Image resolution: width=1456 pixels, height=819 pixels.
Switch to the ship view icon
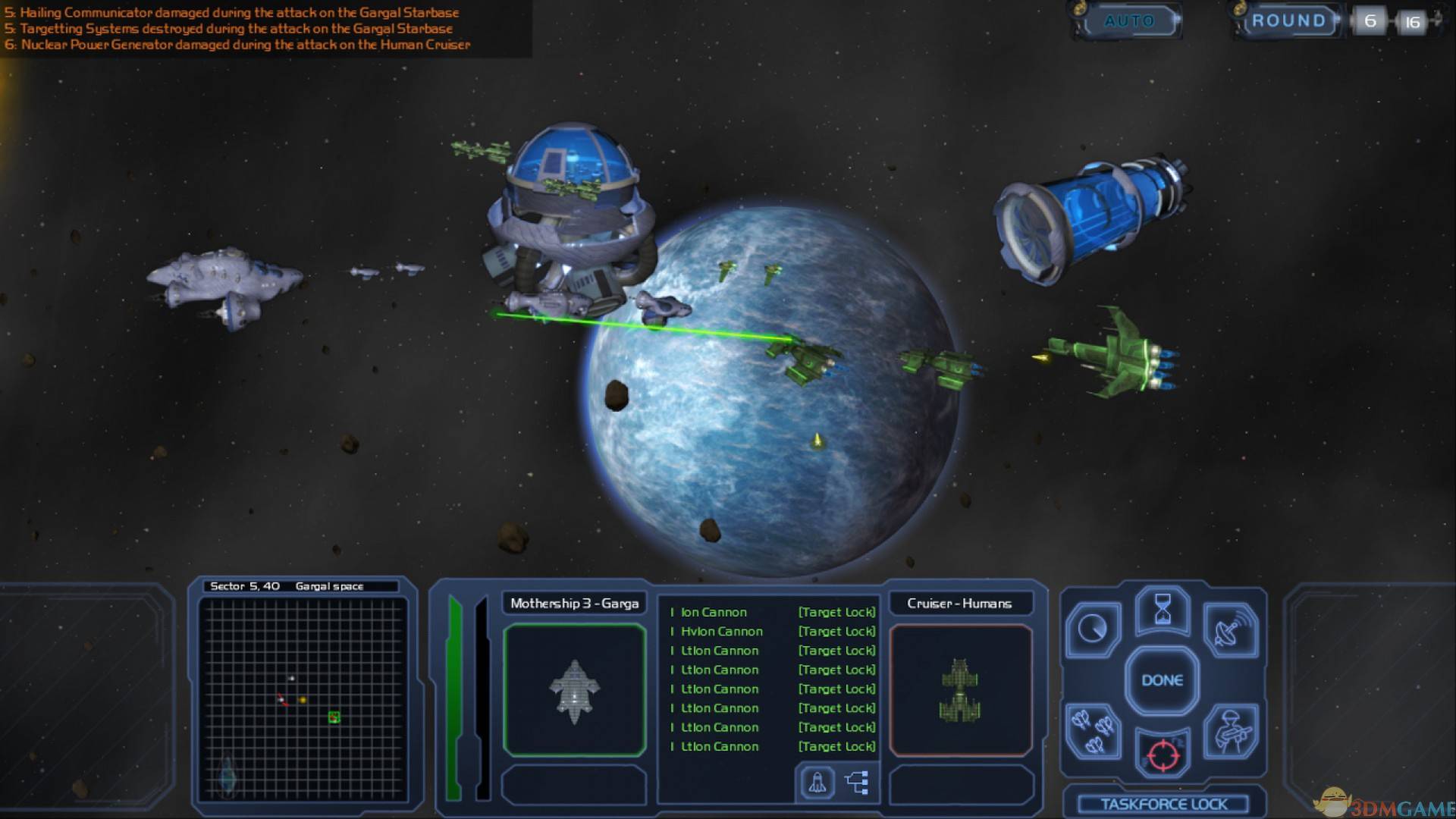[x=817, y=783]
